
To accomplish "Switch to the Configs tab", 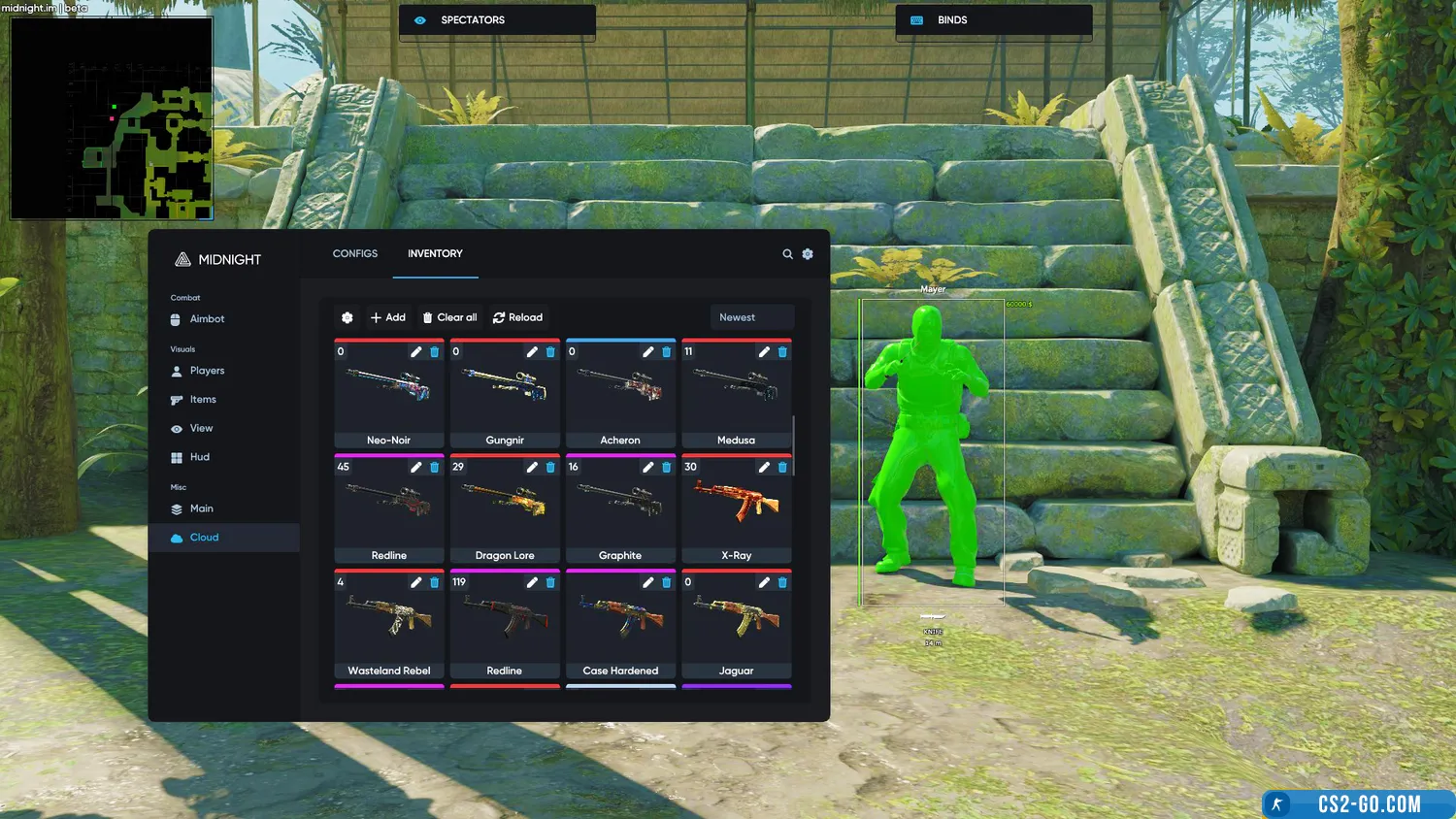I will point(354,254).
